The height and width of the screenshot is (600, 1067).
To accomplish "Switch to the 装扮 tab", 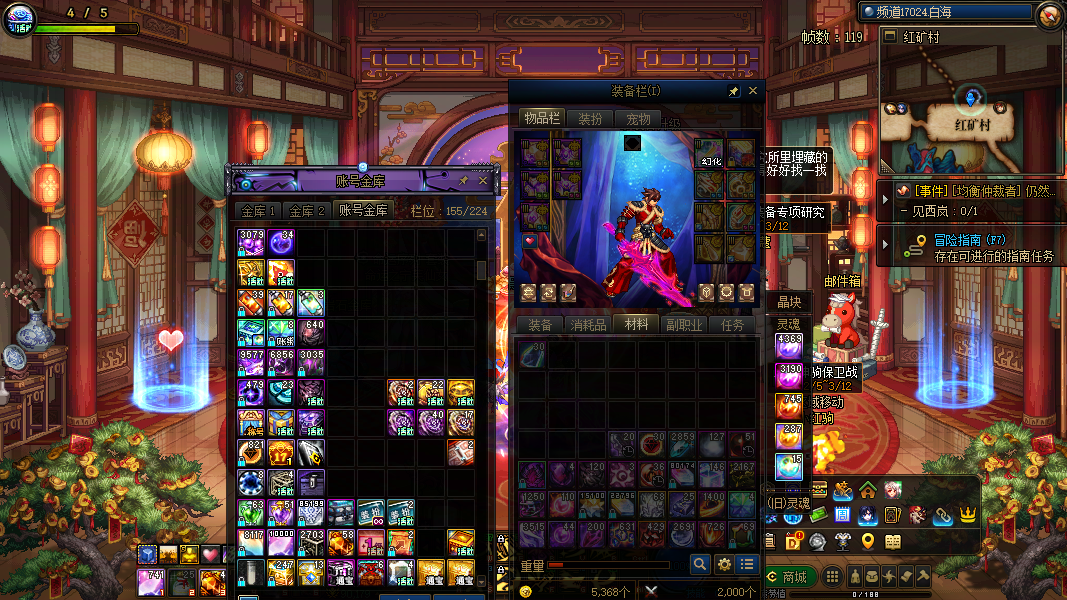I will coord(590,119).
